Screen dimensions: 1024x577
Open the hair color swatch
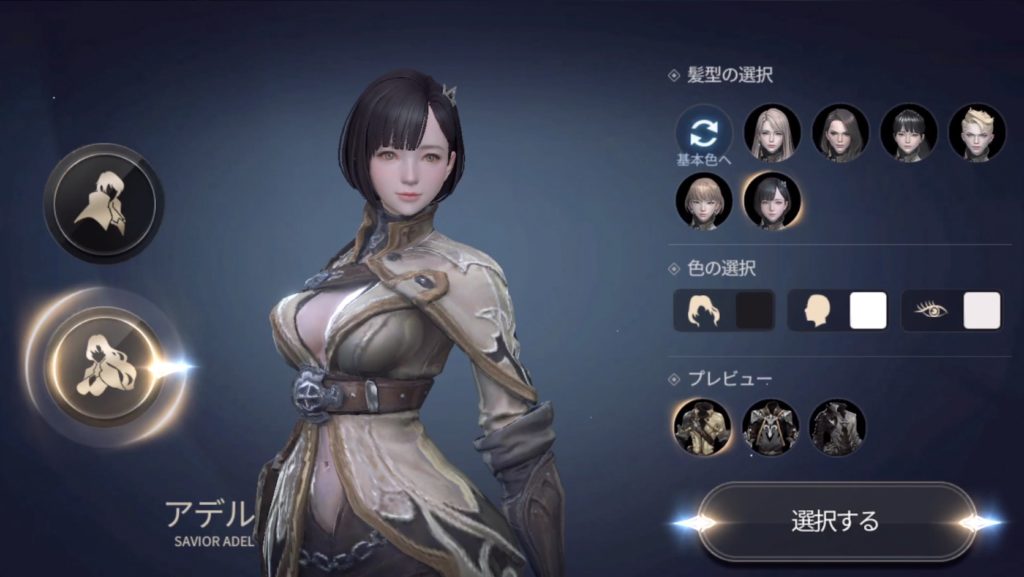(755, 311)
